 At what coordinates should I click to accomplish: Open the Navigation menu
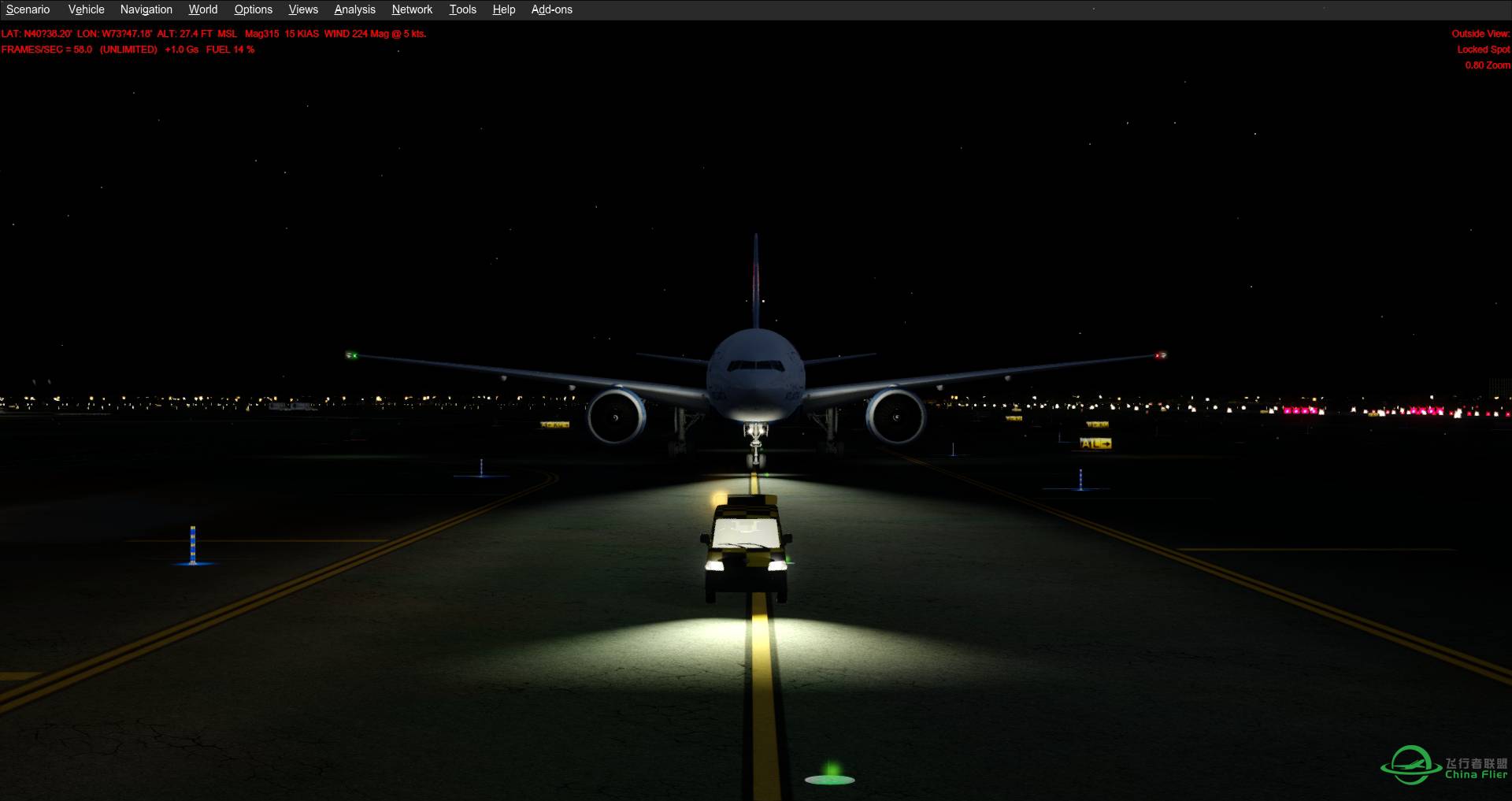pos(146,9)
